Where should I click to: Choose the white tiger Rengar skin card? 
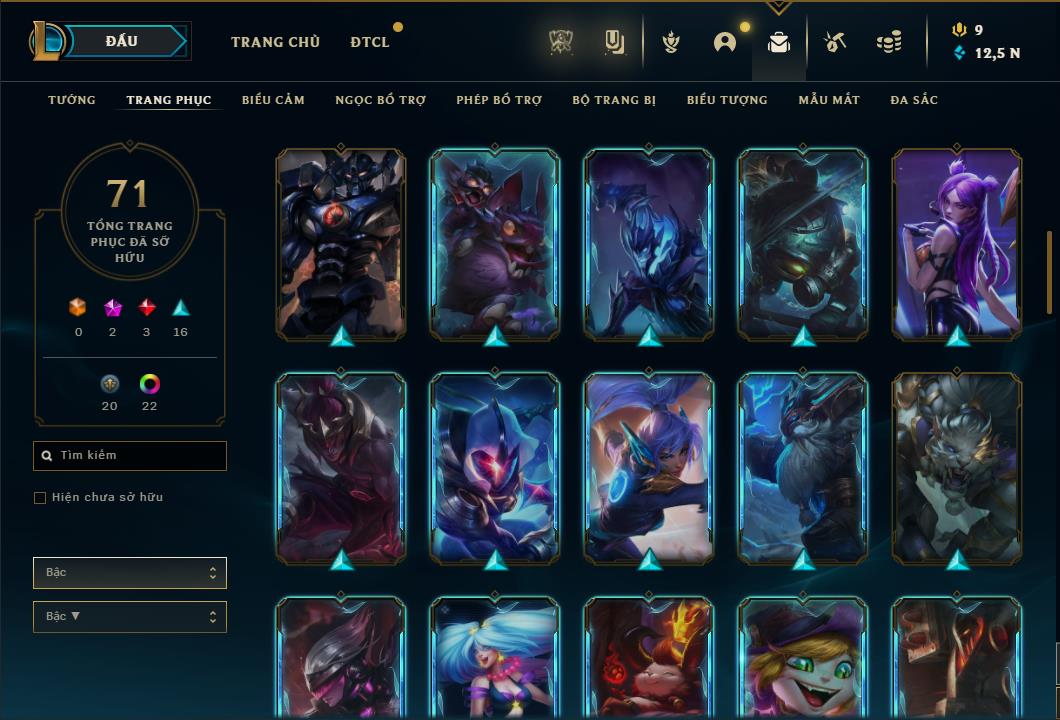tap(957, 467)
